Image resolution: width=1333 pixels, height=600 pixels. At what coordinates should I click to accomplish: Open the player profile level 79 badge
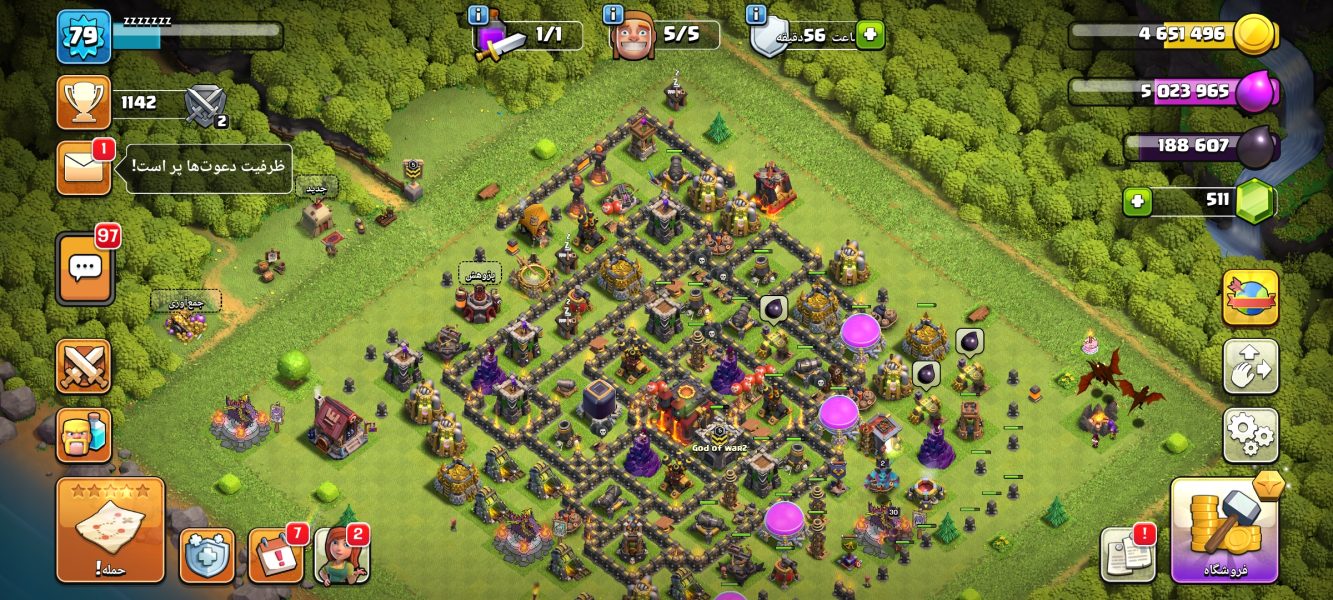coord(83,36)
